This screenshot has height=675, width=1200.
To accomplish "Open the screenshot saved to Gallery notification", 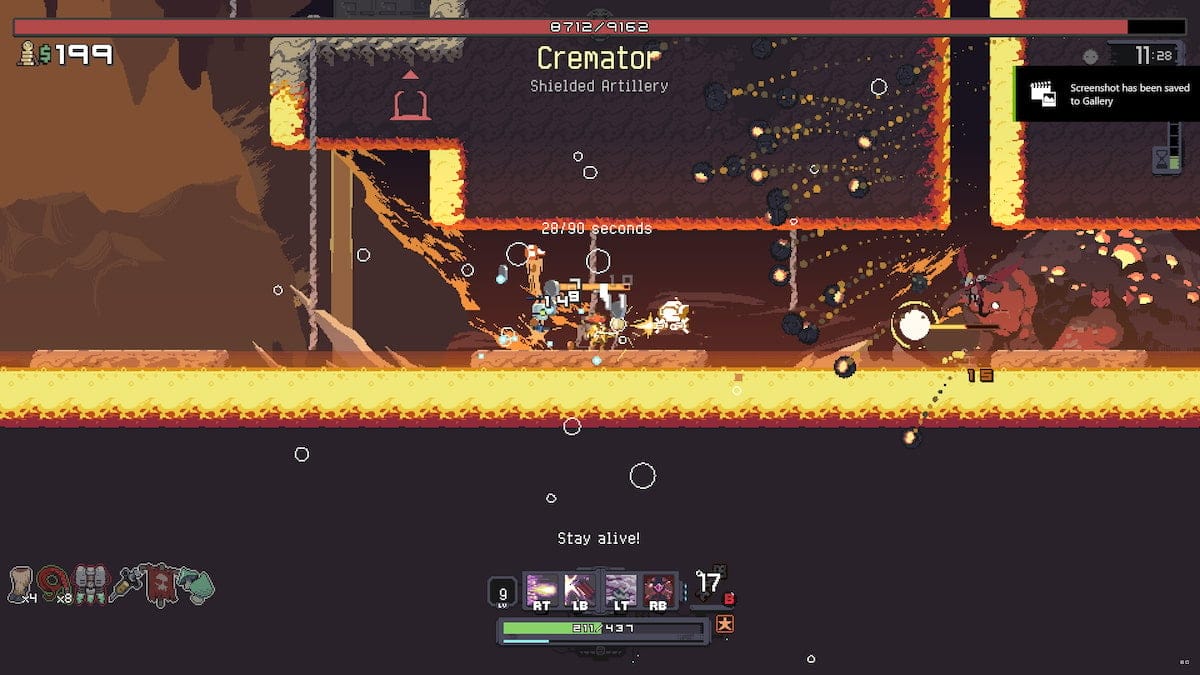I will click(x=1107, y=95).
